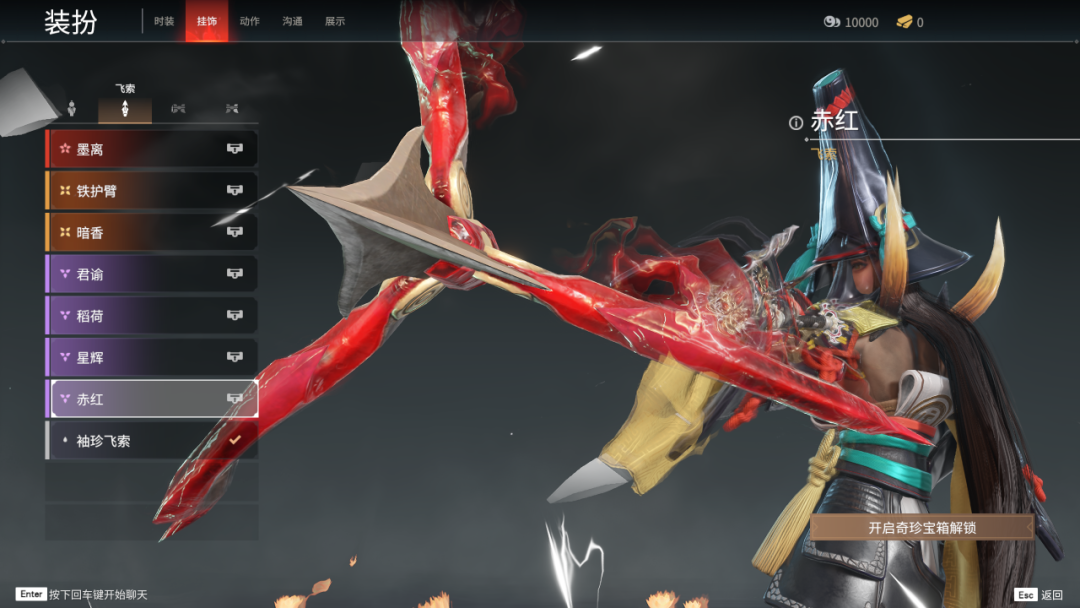Equip the 袖珍飞索 default skin
The image size is (1080, 608).
coord(152,441)
